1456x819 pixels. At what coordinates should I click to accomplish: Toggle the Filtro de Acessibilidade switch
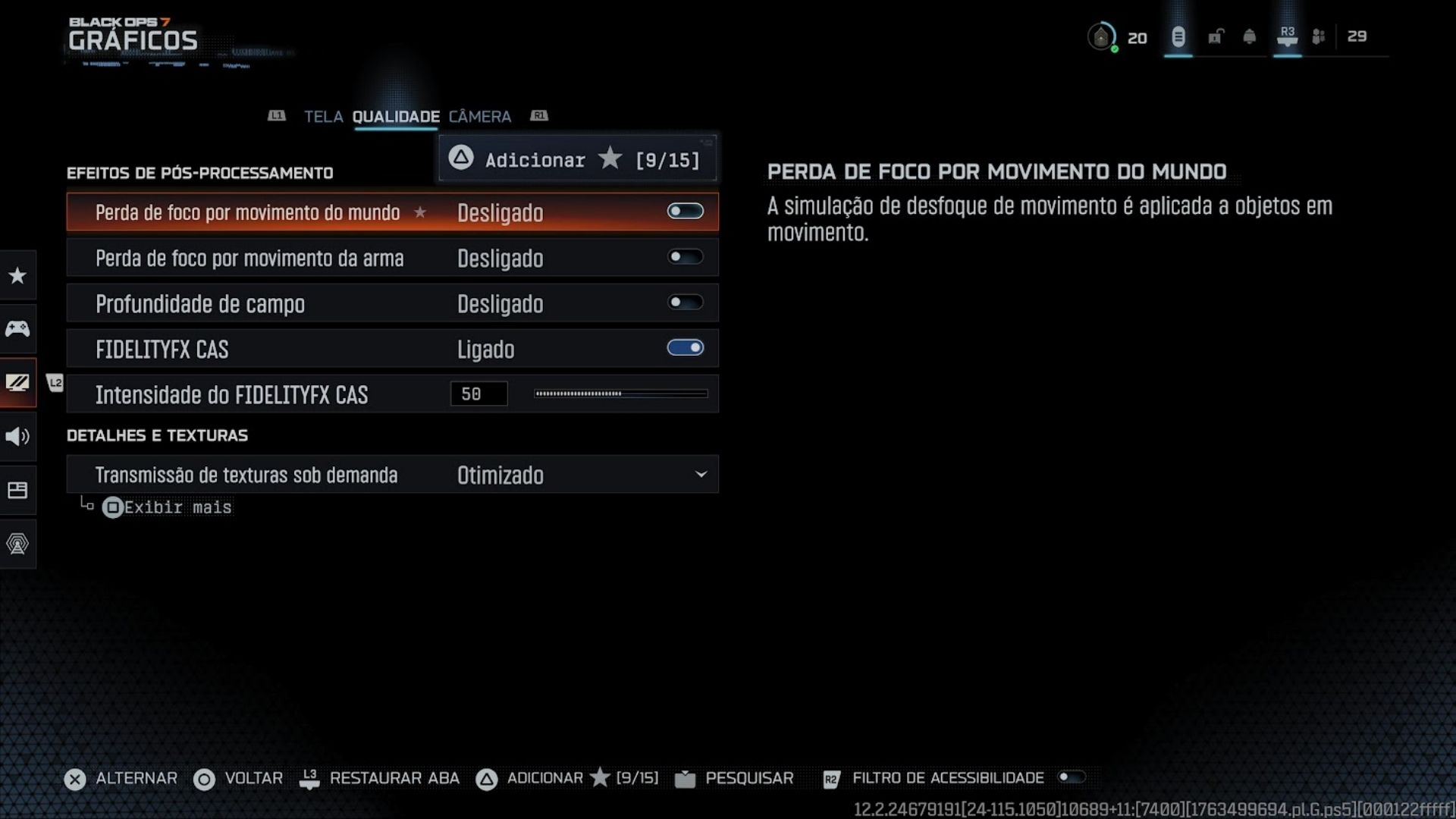point(1072,777)
